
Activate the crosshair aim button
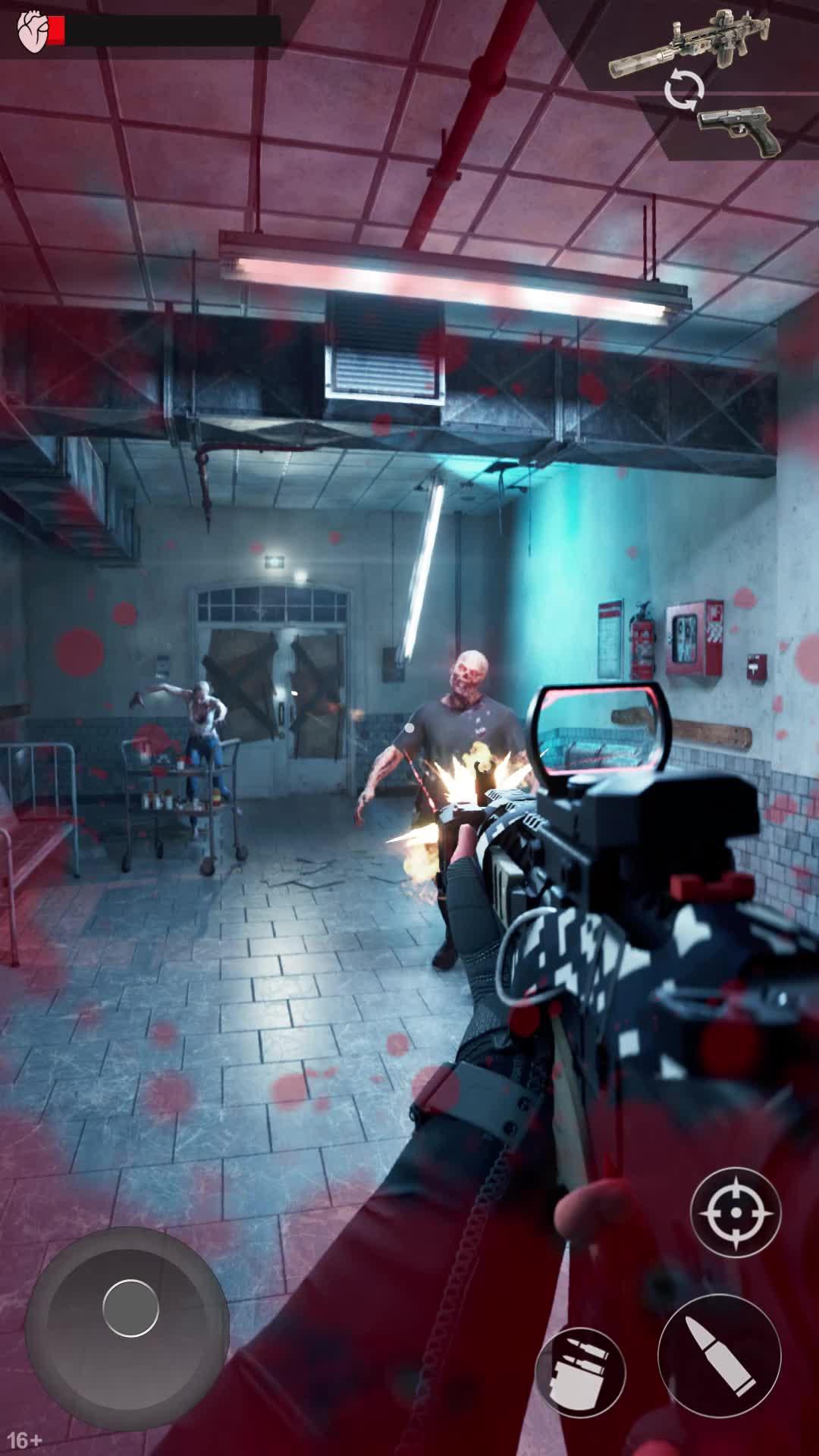pyautogui.click(x=735, y=1213)
